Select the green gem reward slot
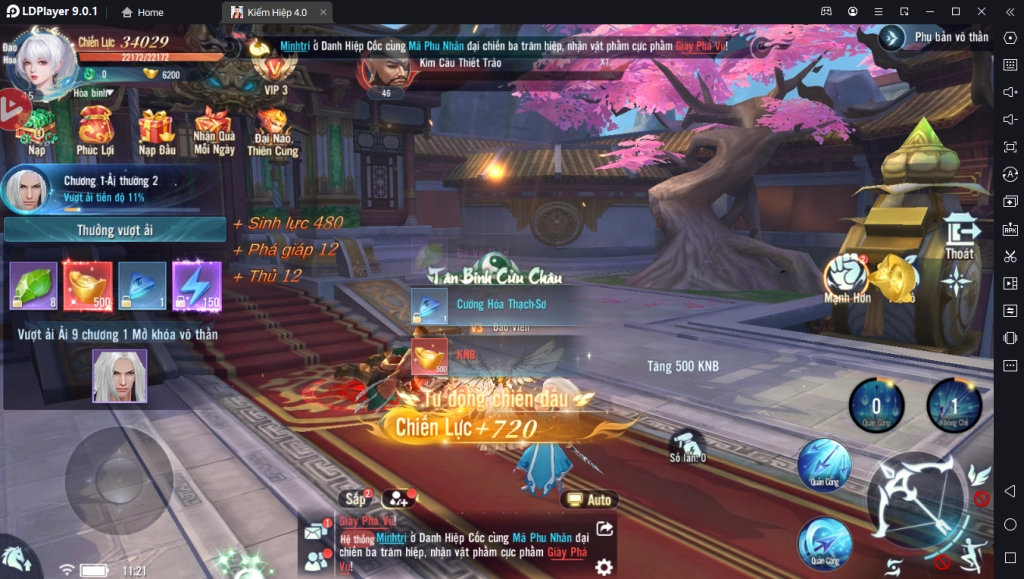The image size is (1024, 579). pyautogui.click(x=34, y=285)
